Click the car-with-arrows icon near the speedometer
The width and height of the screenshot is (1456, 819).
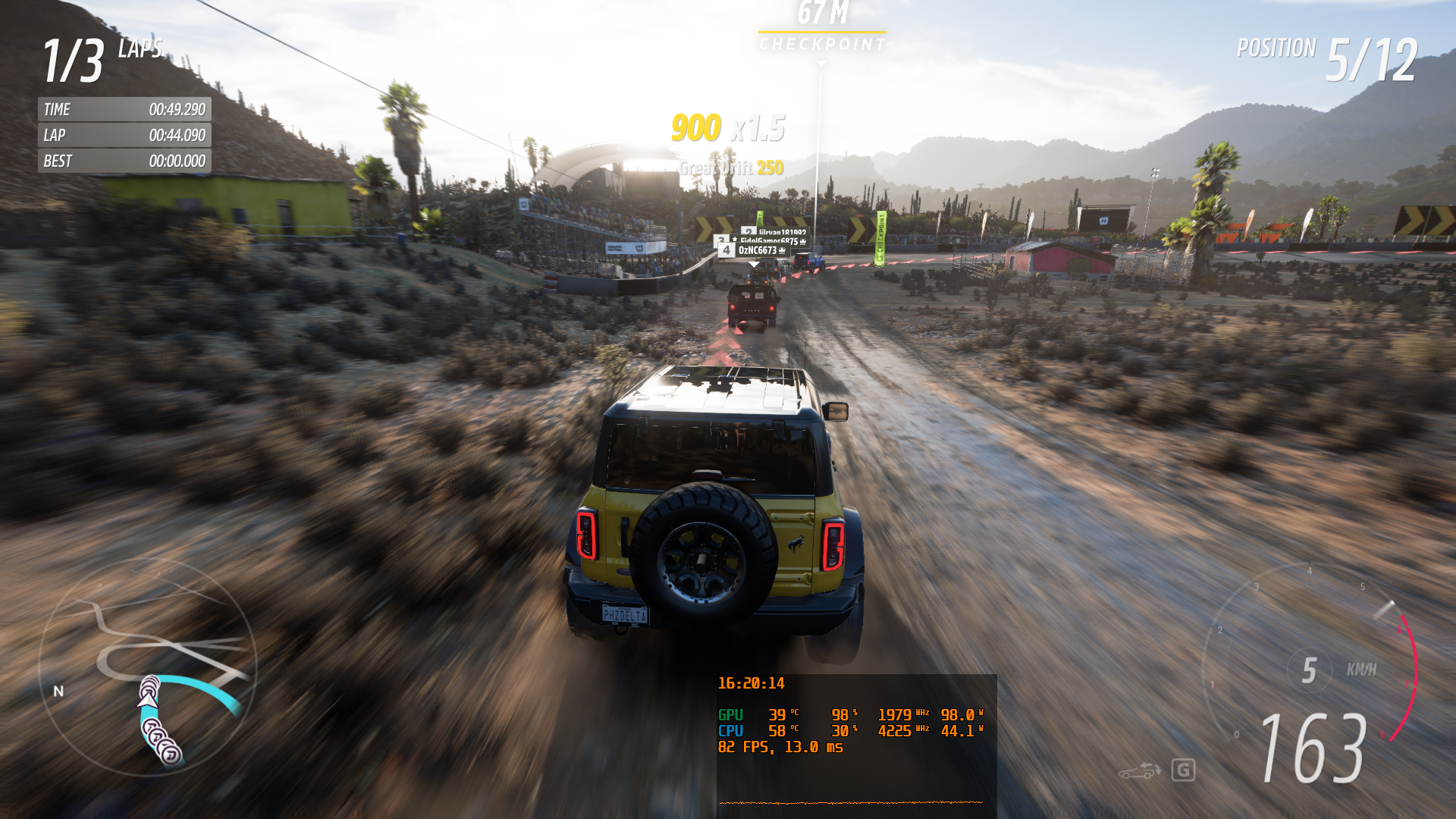1139,771
